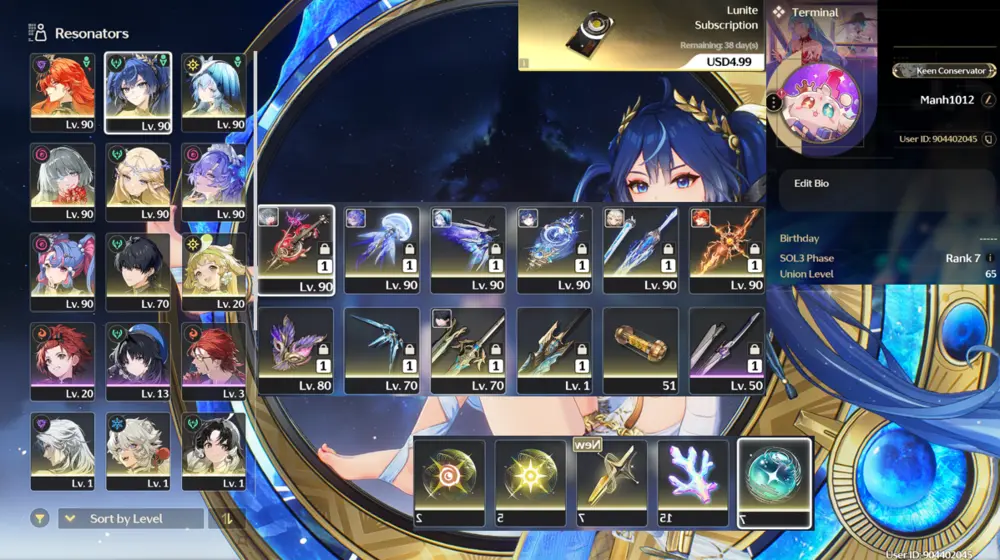Choose the jellyfish weapon at Lv. 90
The image size is (1000, 560).
click(382, 249)
